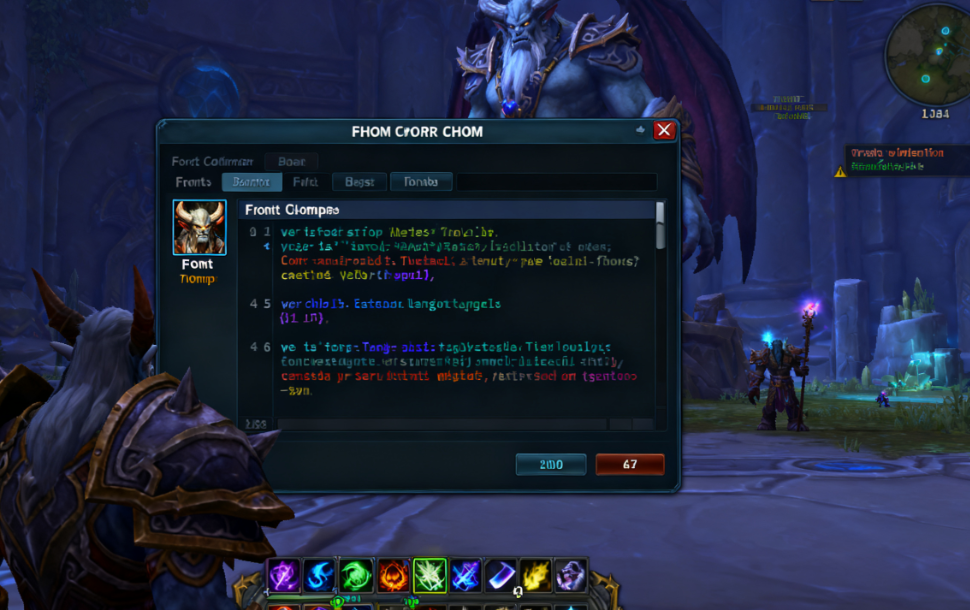Activate the purple swirl ability
970x610 pixels.
tap(283, 575)
